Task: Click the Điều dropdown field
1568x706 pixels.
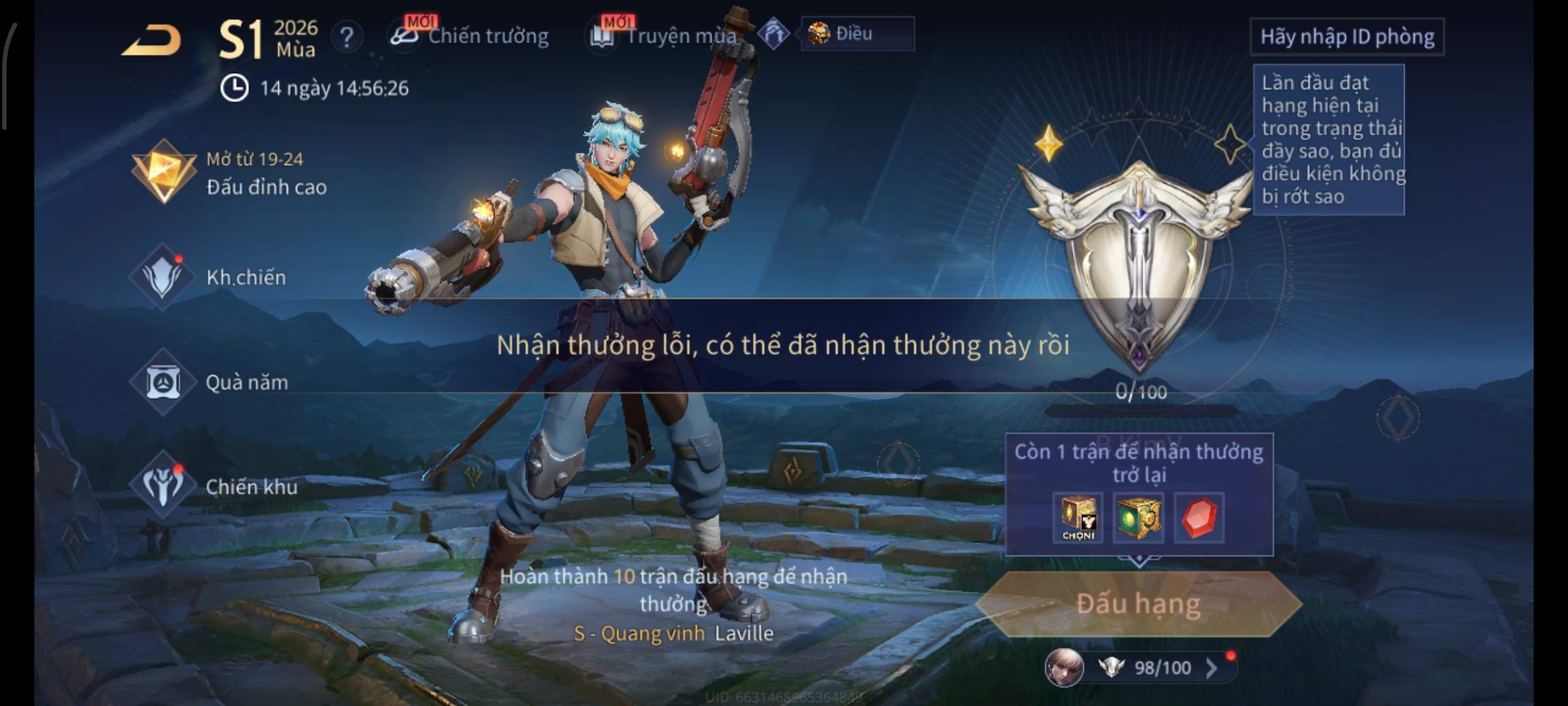Action: (857, 33)
